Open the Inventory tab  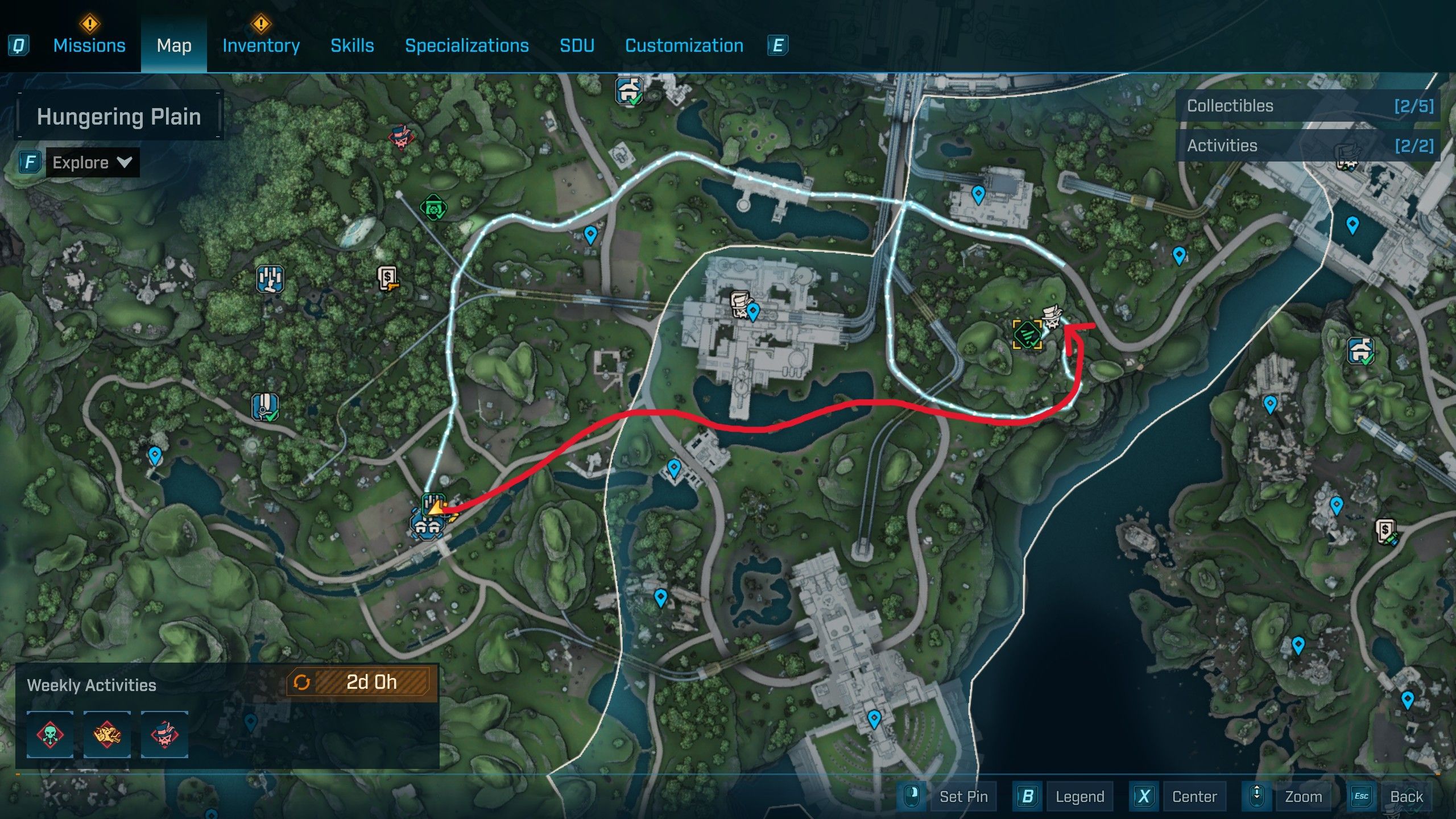261,45
